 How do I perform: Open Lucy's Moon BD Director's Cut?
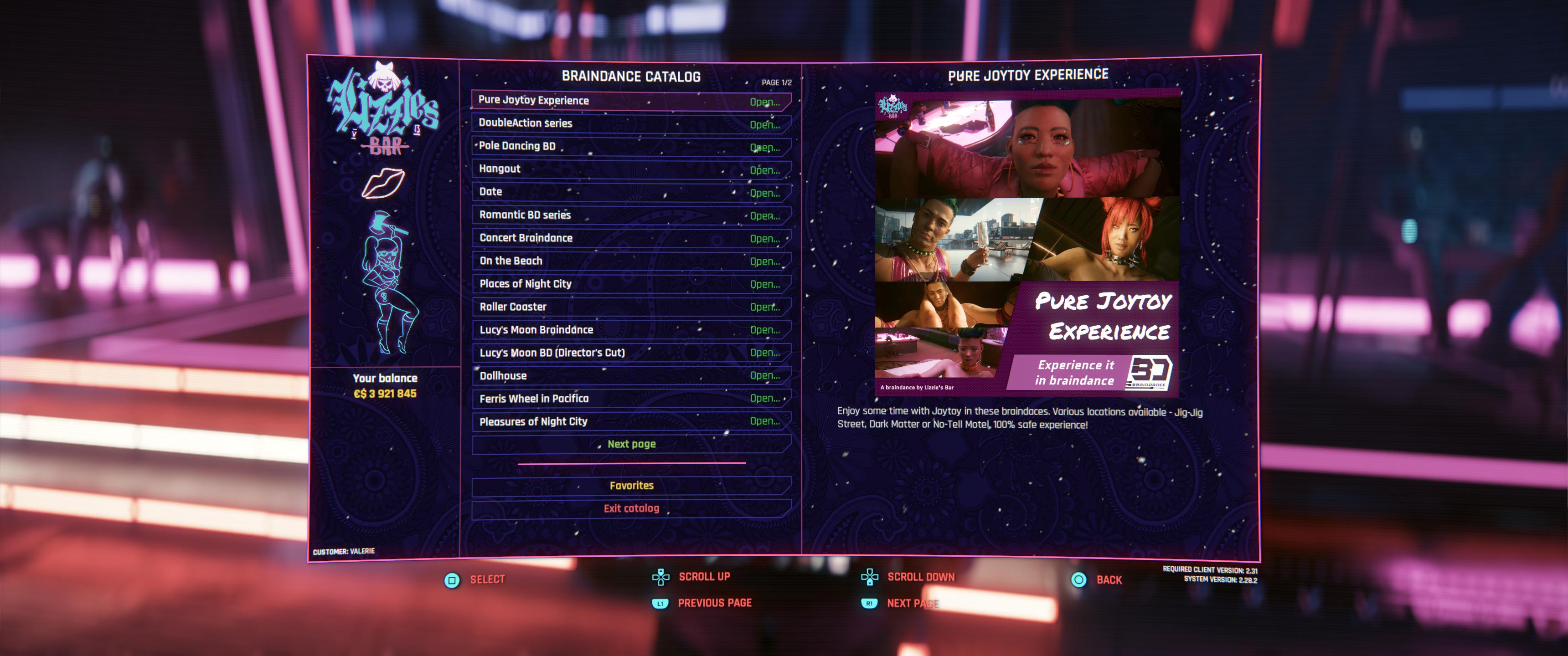pos(630,353)
